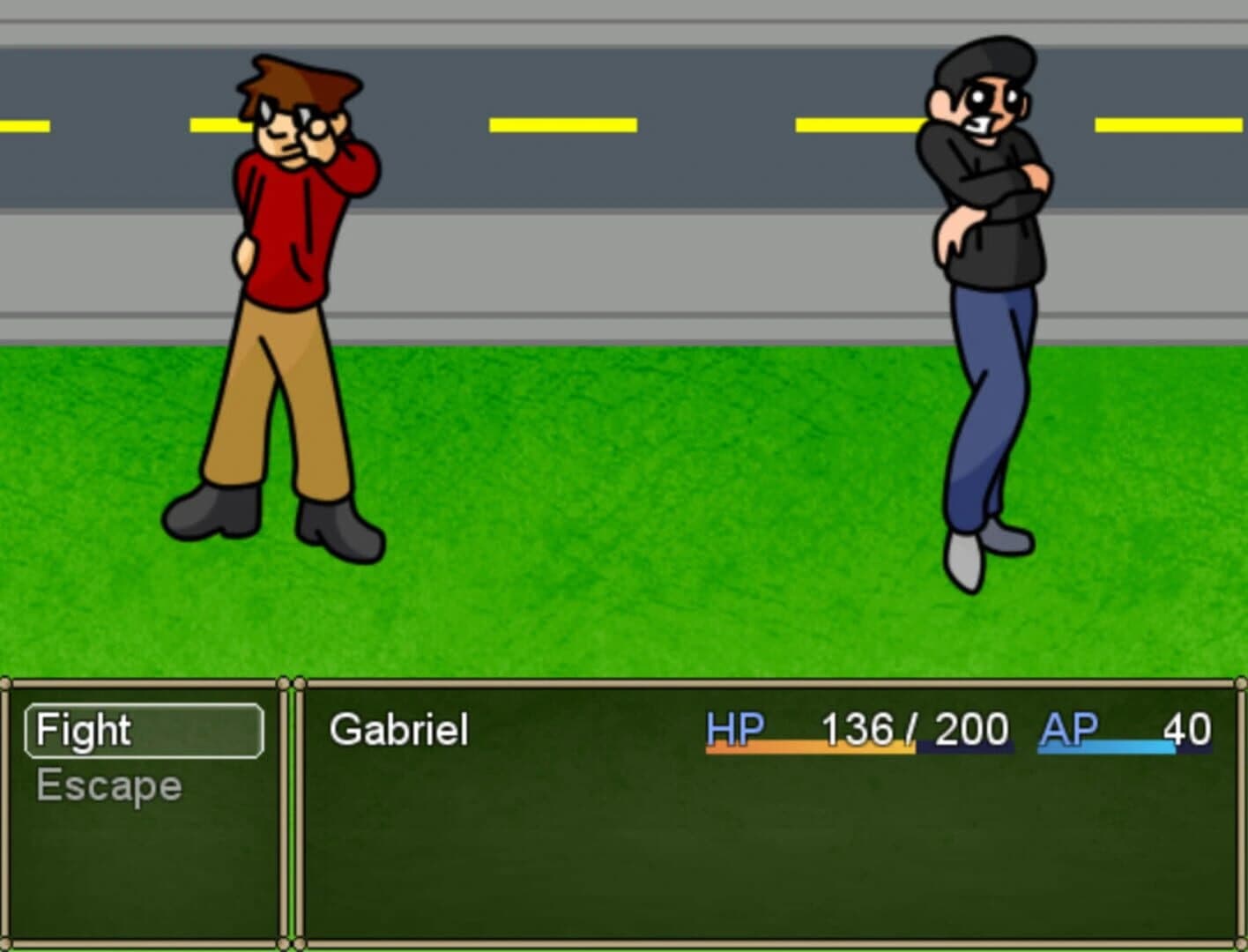The image size is (1248, 952).
Task: Click Gabriel's name in the status window
Action: click(x=397, y=730)
